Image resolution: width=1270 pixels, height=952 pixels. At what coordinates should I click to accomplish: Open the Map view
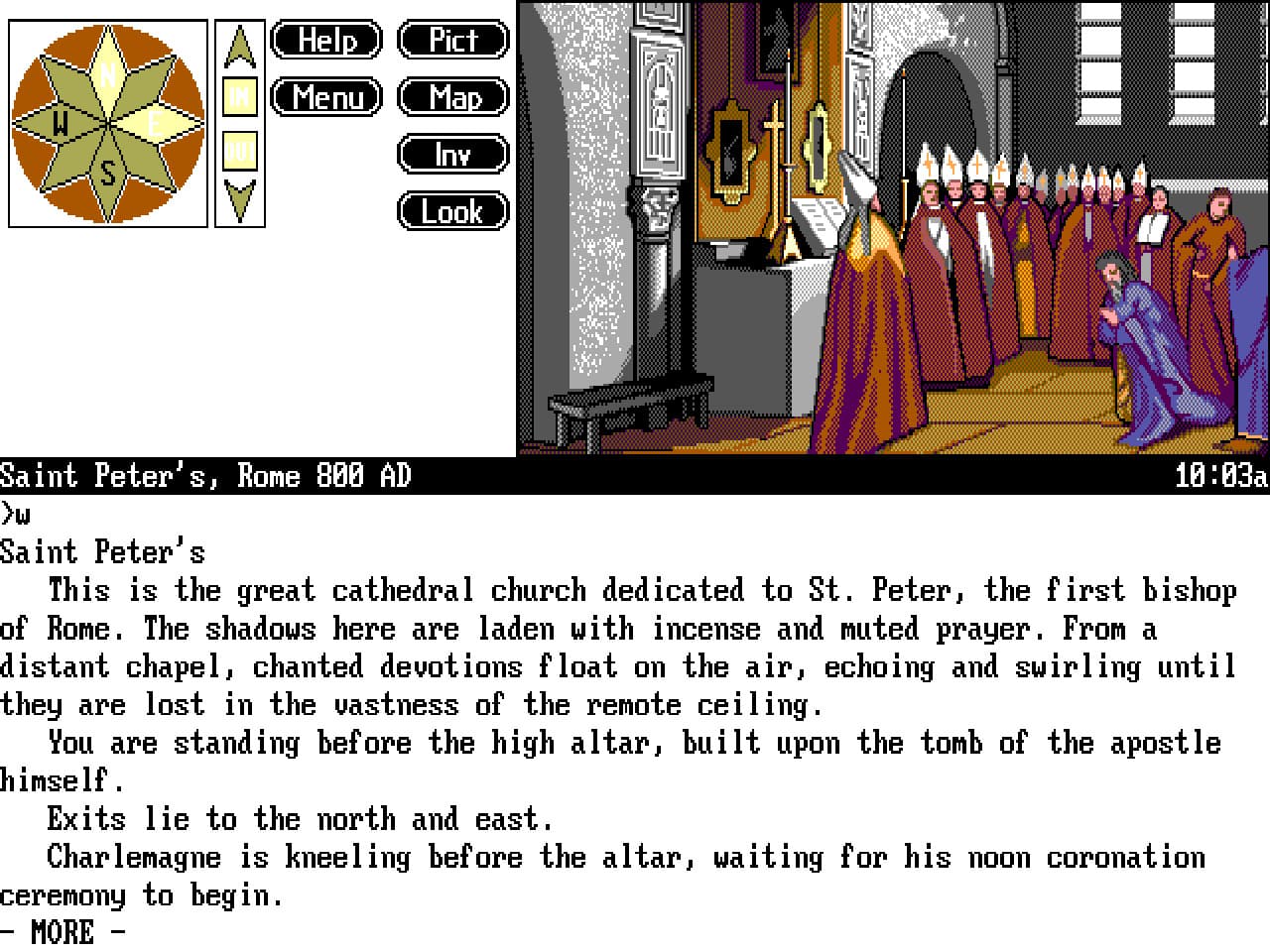click(x=452, y=98)
